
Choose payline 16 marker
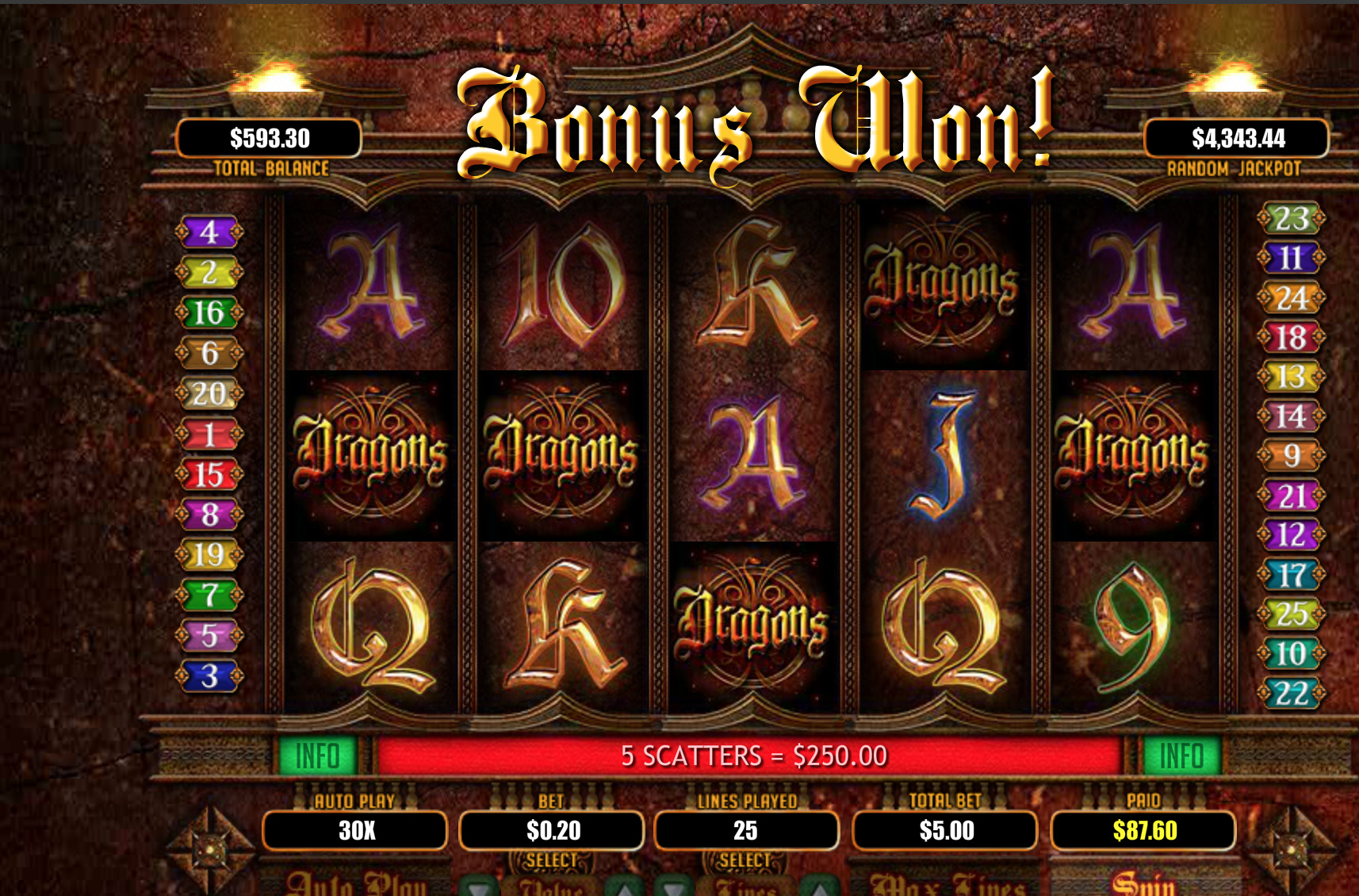click(209, 312)
